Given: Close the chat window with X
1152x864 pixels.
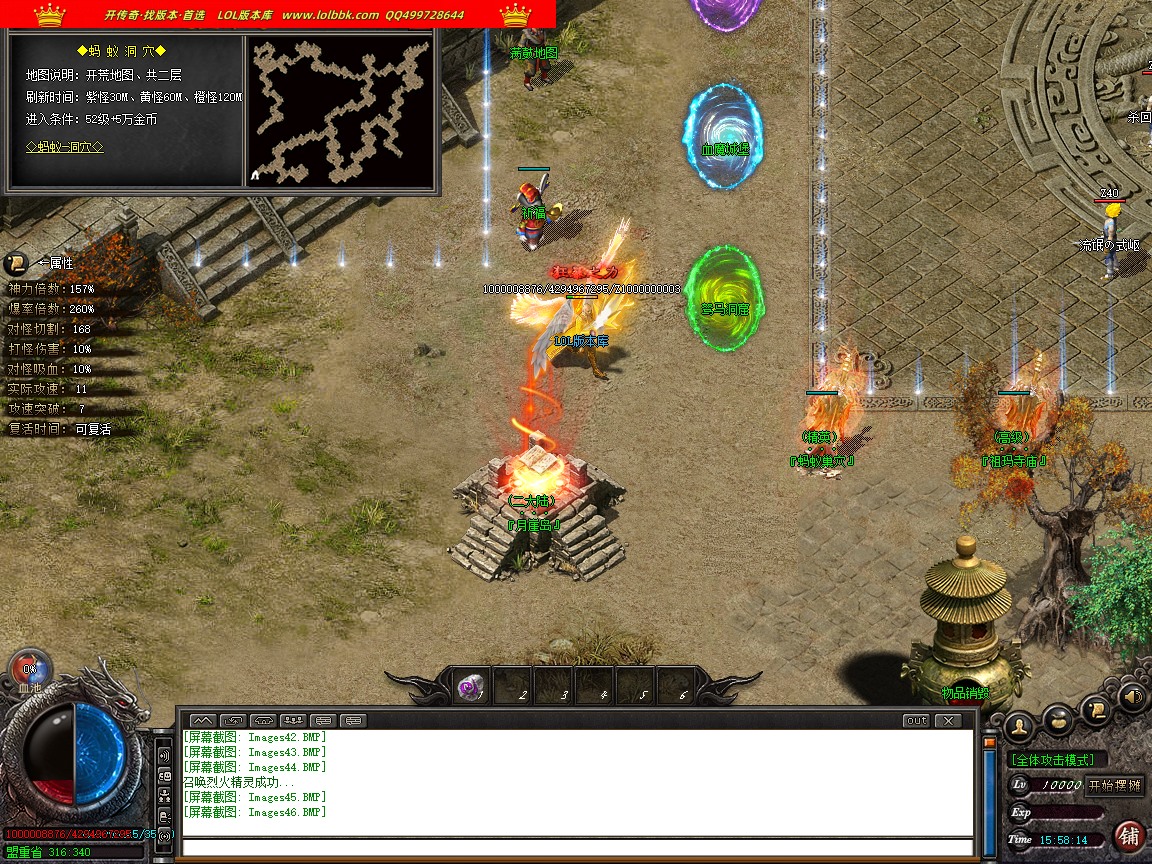Looking at the screenshot, I should [x=947, y=720].
